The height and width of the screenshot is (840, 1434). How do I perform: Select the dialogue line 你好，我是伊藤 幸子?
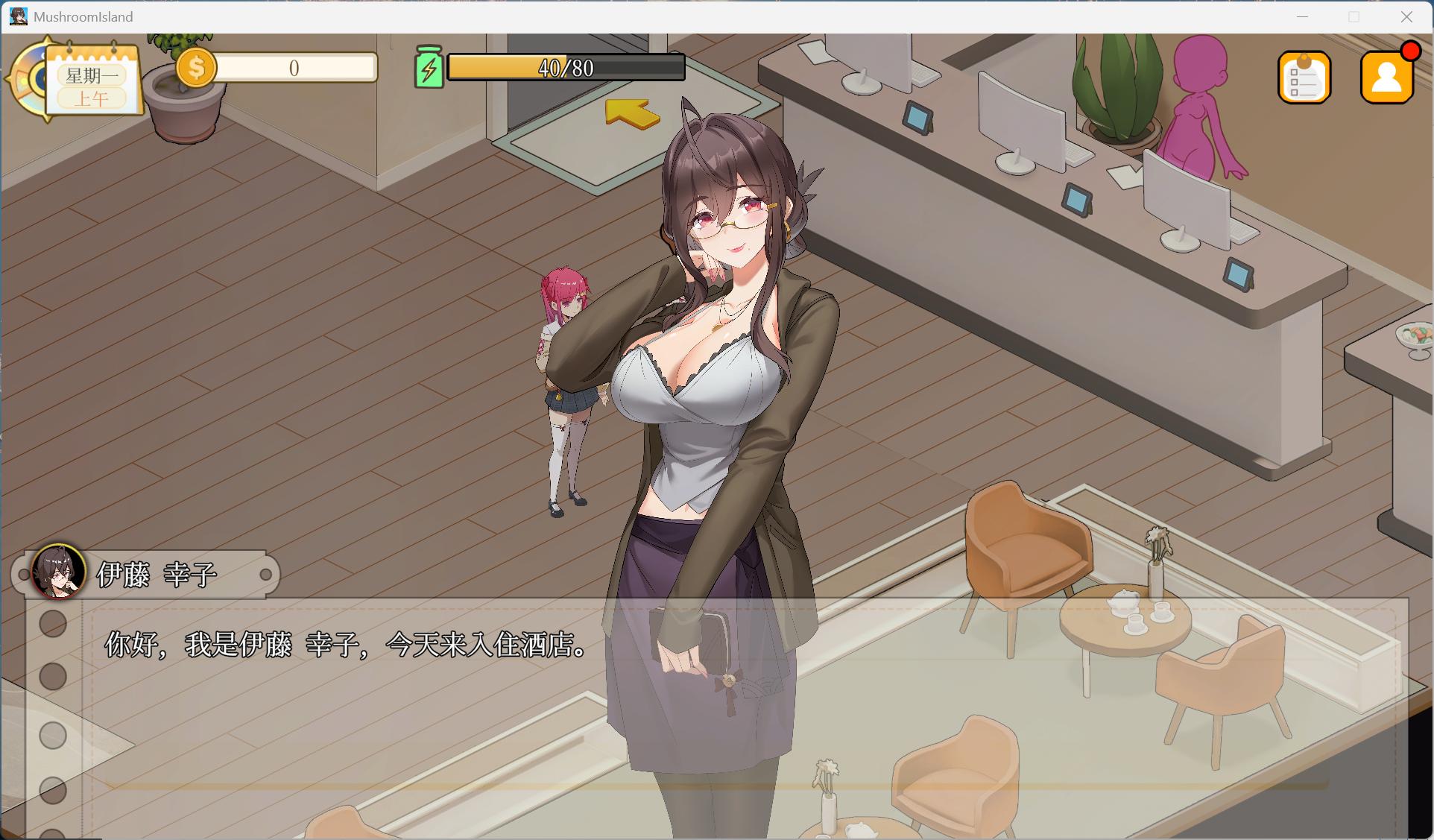tap(343, 647)
